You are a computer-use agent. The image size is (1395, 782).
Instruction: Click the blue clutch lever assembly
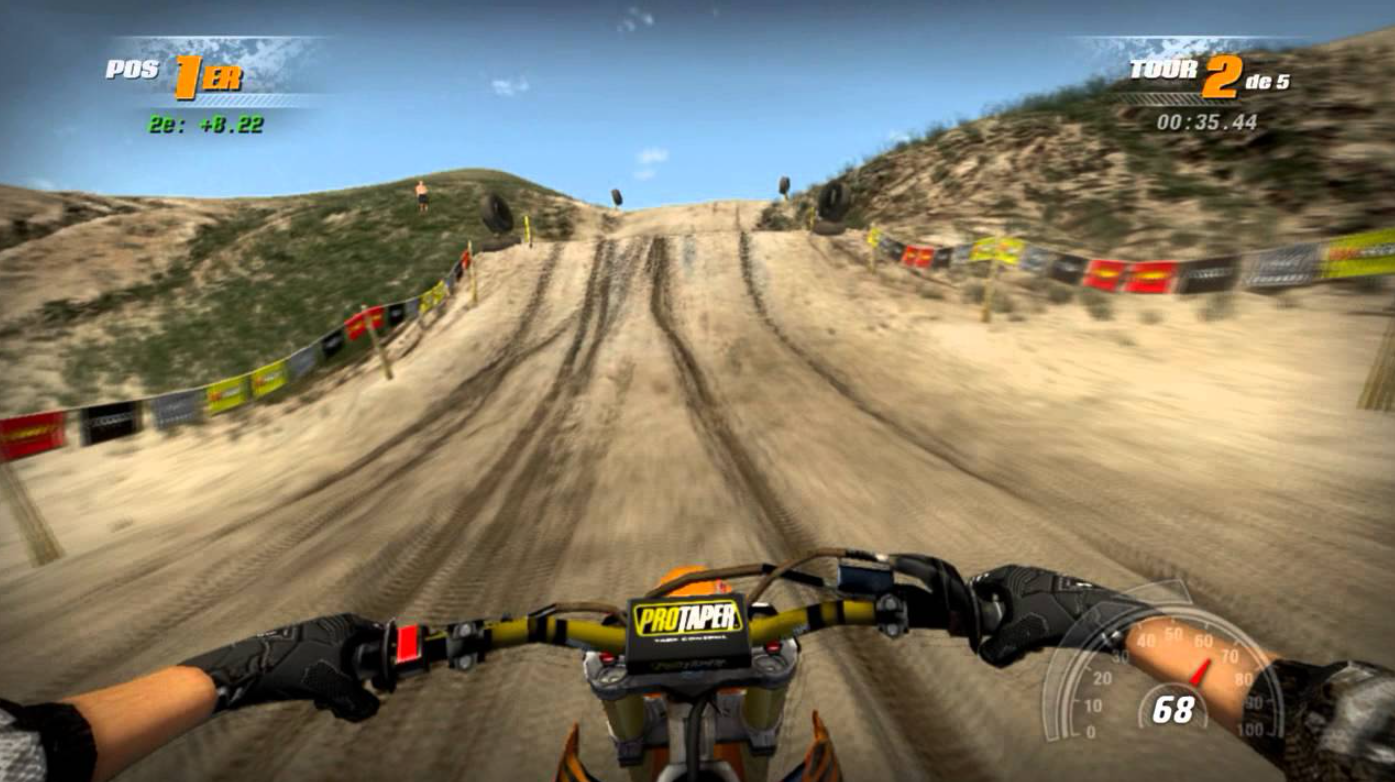tap(862, 575)
